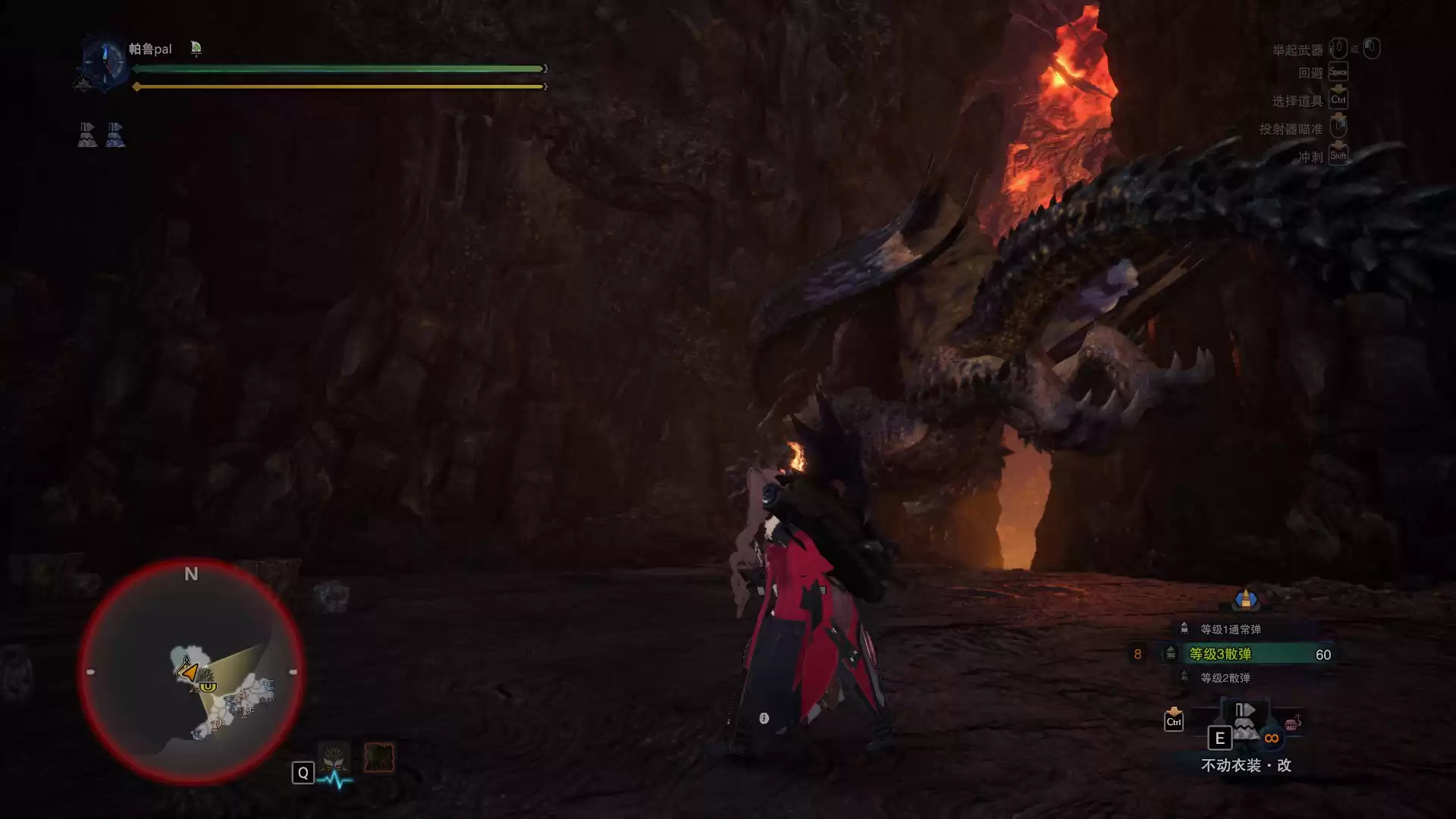Click the yellow monster marker on minimap
This screenshot has height=819, width=1456.
[207, 686]
